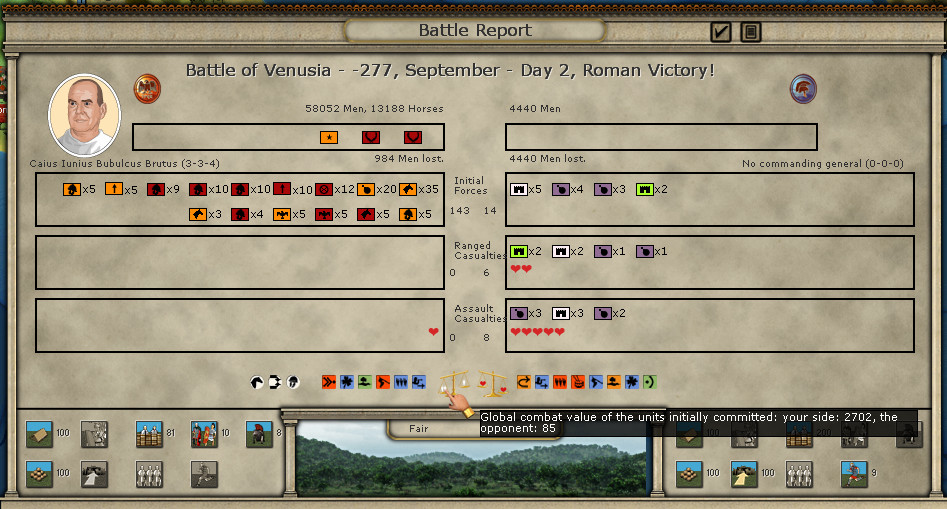The image size is (947, 509).
Task: Click the green face icon in enemy attributes
Action: 650,381
